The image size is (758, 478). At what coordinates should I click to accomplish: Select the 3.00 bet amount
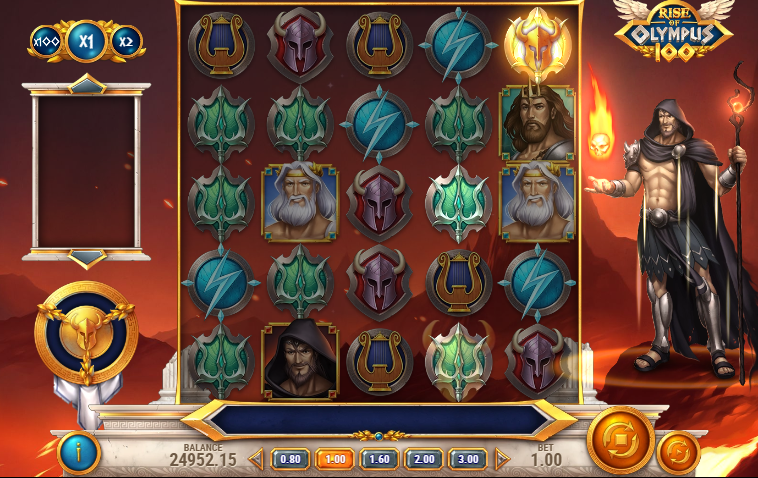click(x=467, y=459)
